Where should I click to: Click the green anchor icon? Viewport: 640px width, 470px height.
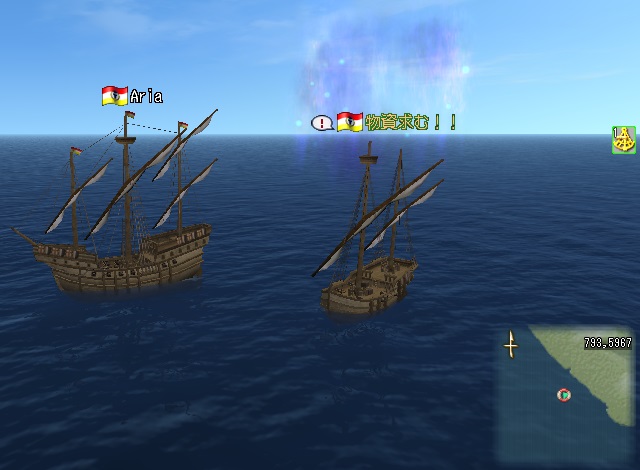point(624,140)
